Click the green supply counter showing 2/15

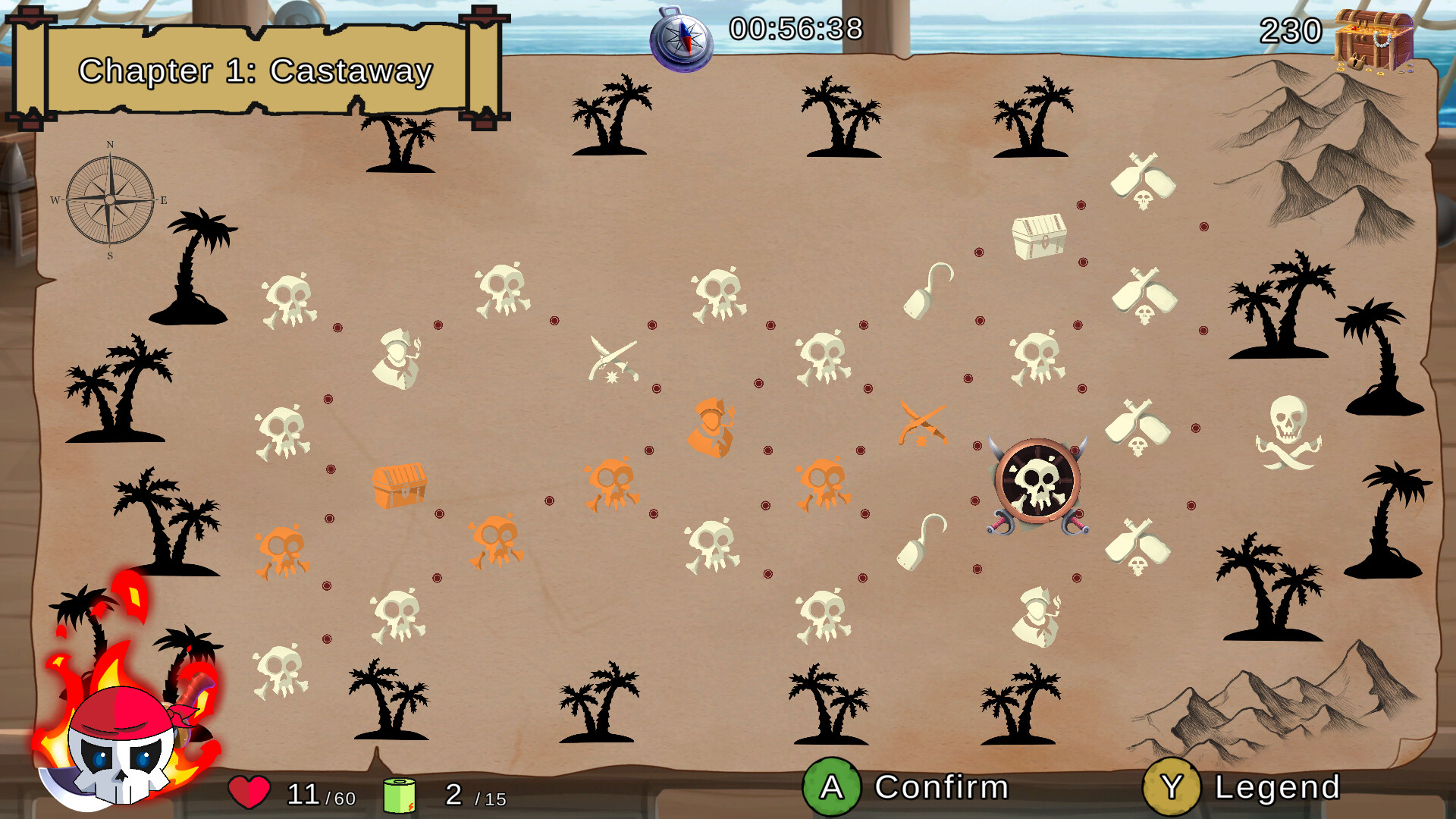click(398, 793)
